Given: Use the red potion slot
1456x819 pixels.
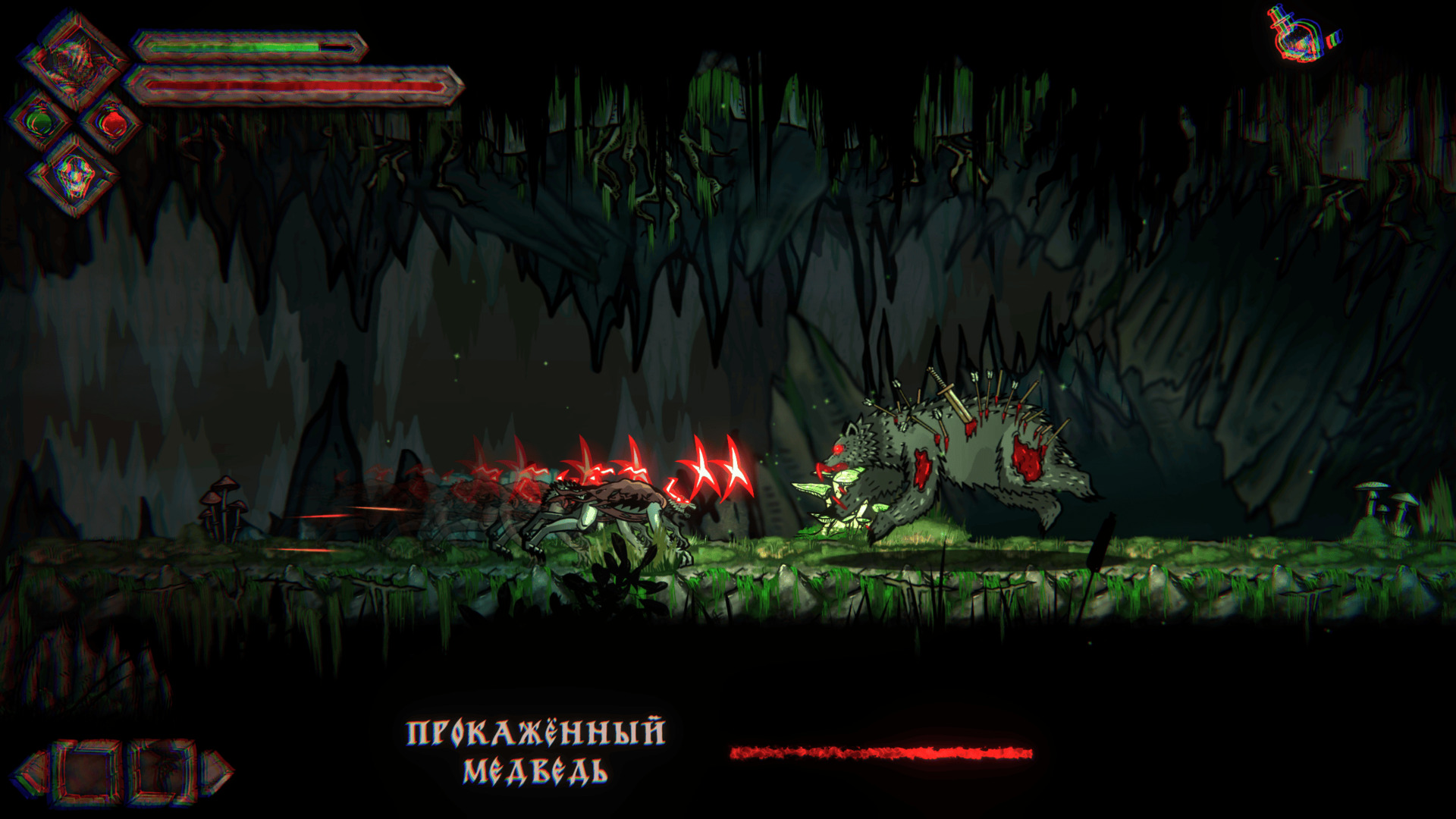Looking at the screenshot, I should click(111, 121).
